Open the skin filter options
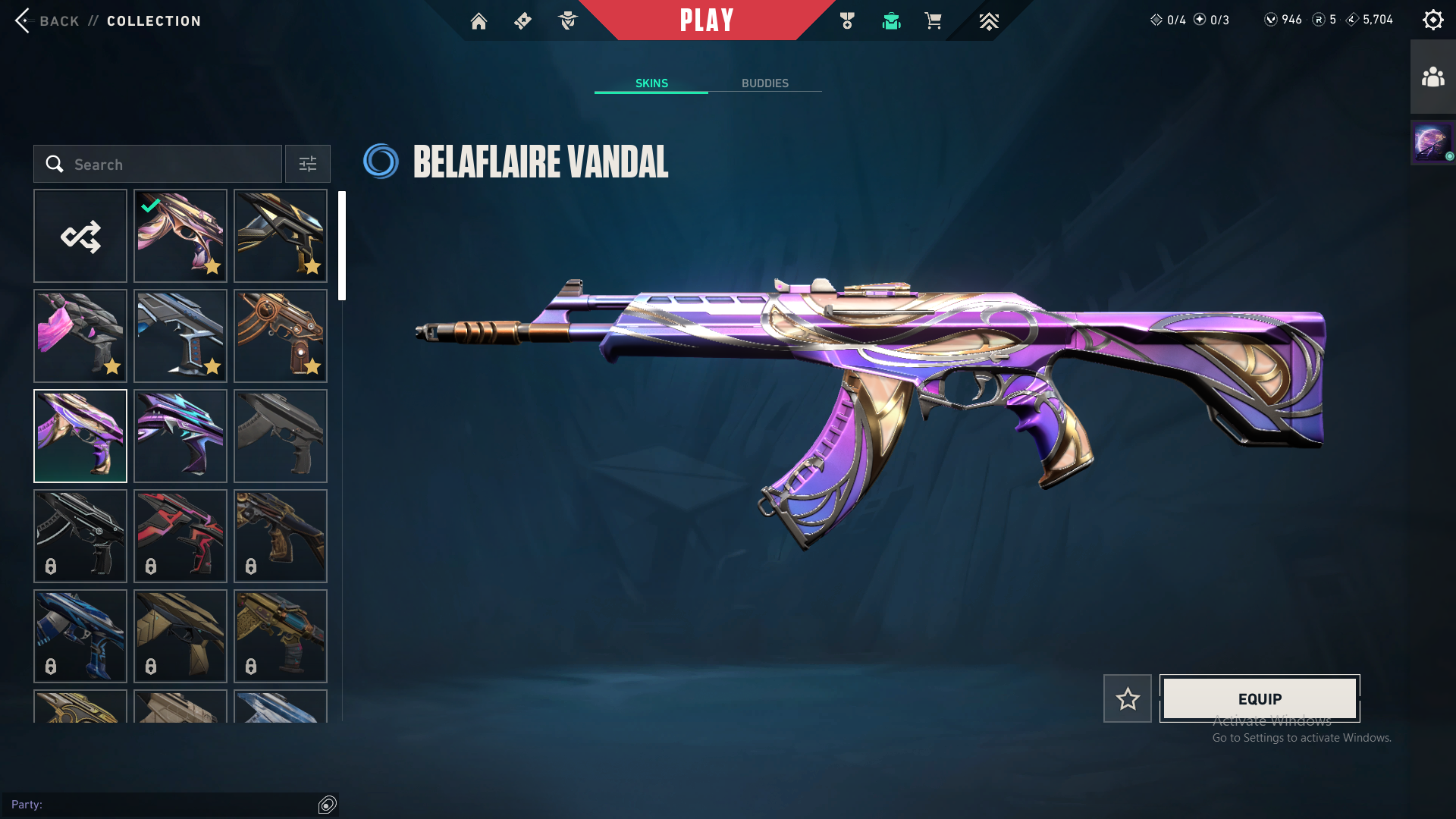 (x=308, y=164)
